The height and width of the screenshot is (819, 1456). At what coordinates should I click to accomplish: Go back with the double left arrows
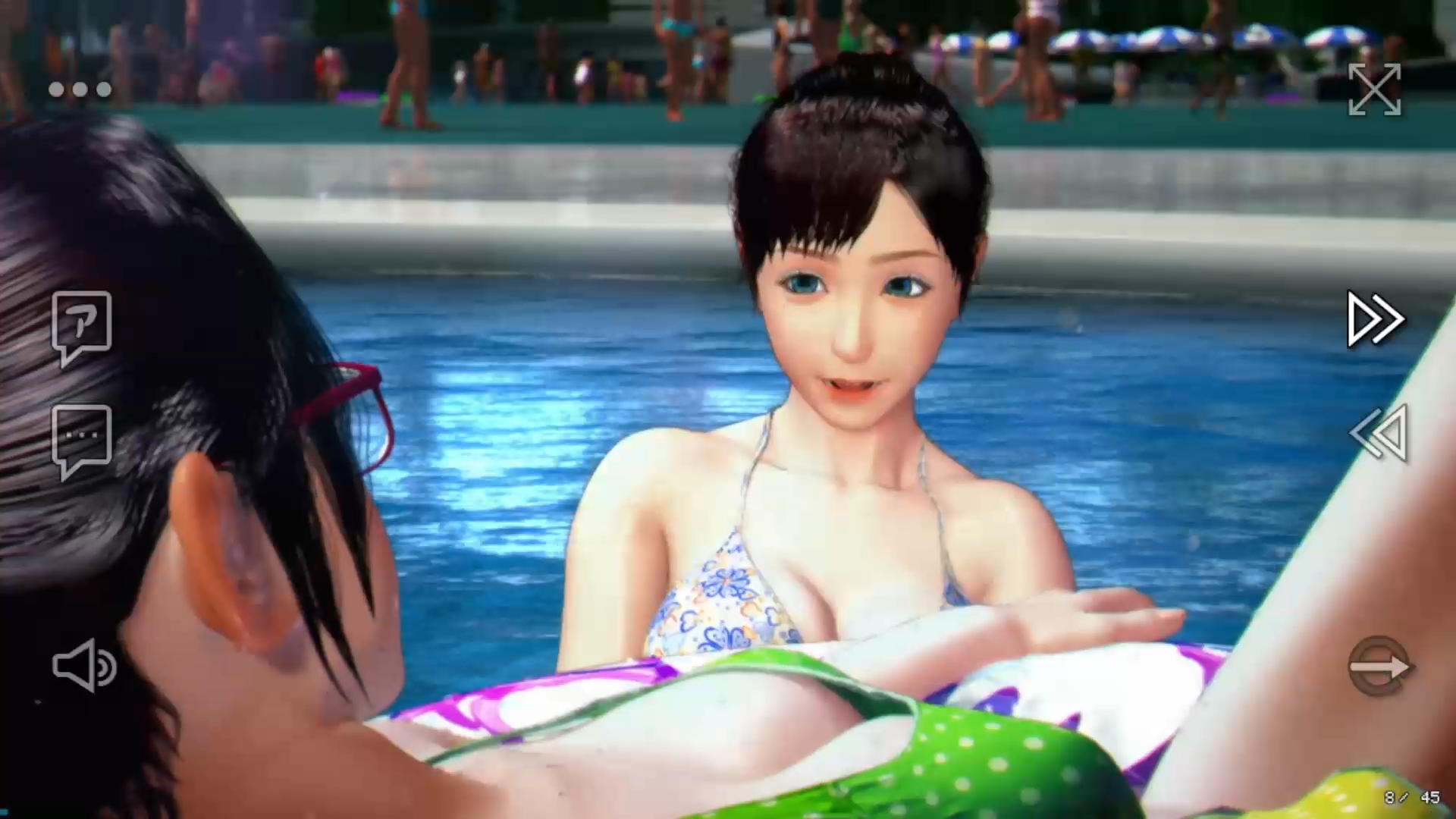tap(1379, 433)
